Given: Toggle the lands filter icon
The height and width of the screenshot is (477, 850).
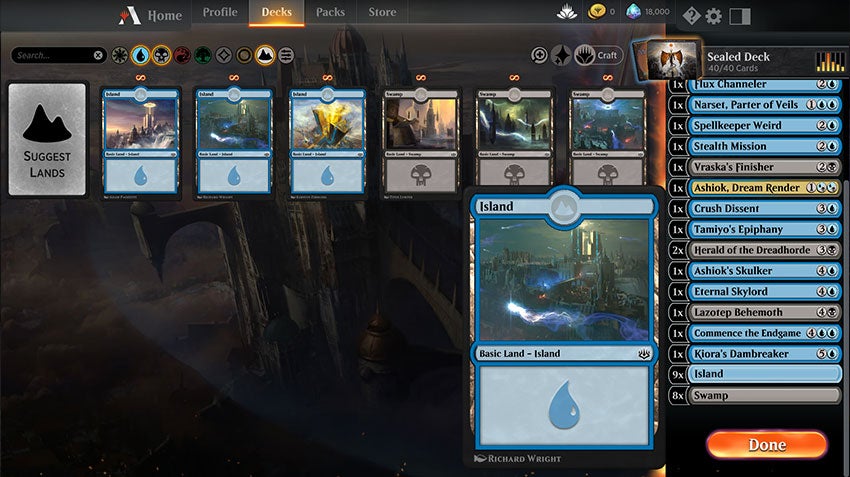Looking at the screenshot, I should coord(265,55).
